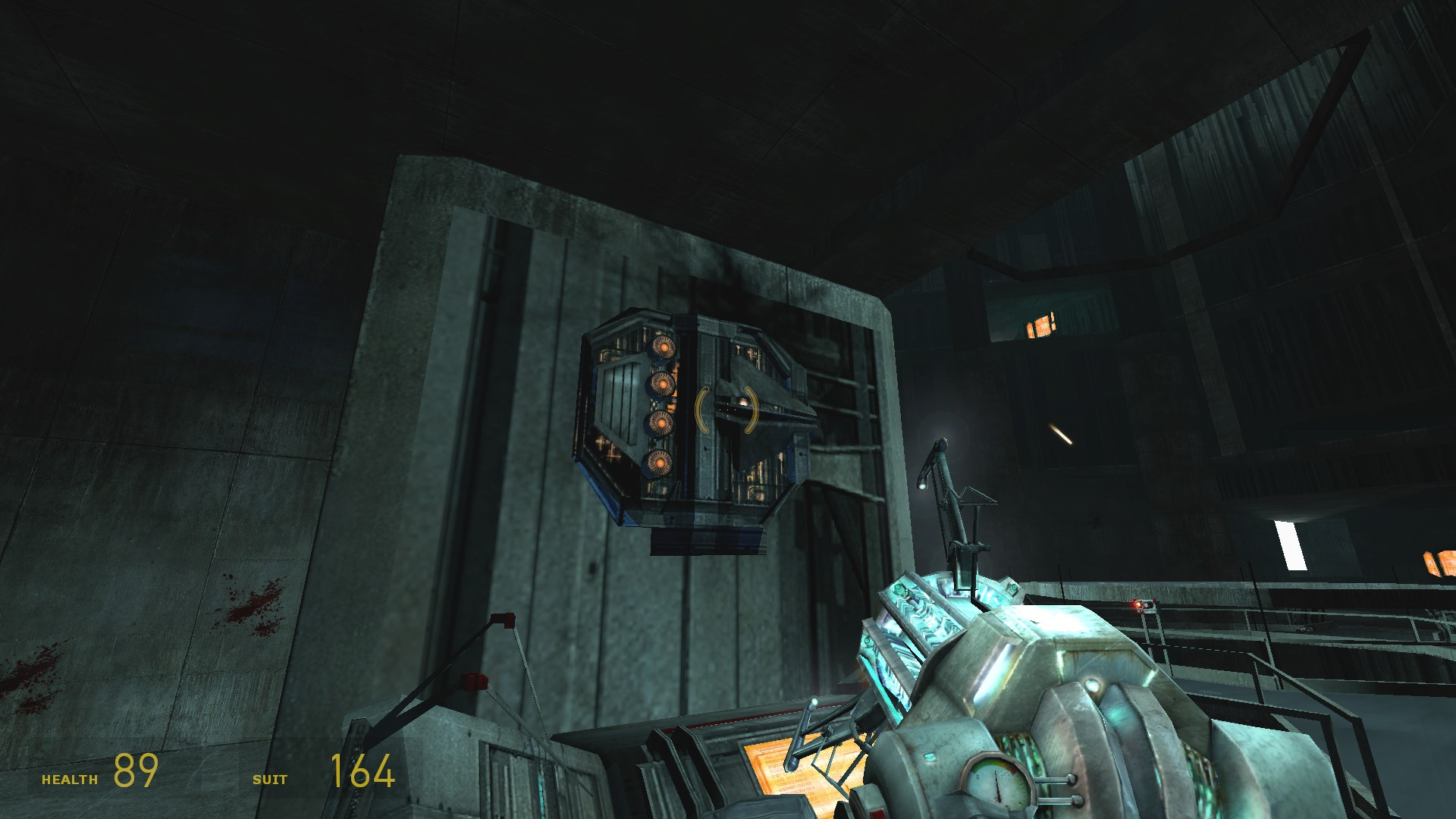
Task: Expand the crosshair bracket at screen center
Action: point(726,409)
